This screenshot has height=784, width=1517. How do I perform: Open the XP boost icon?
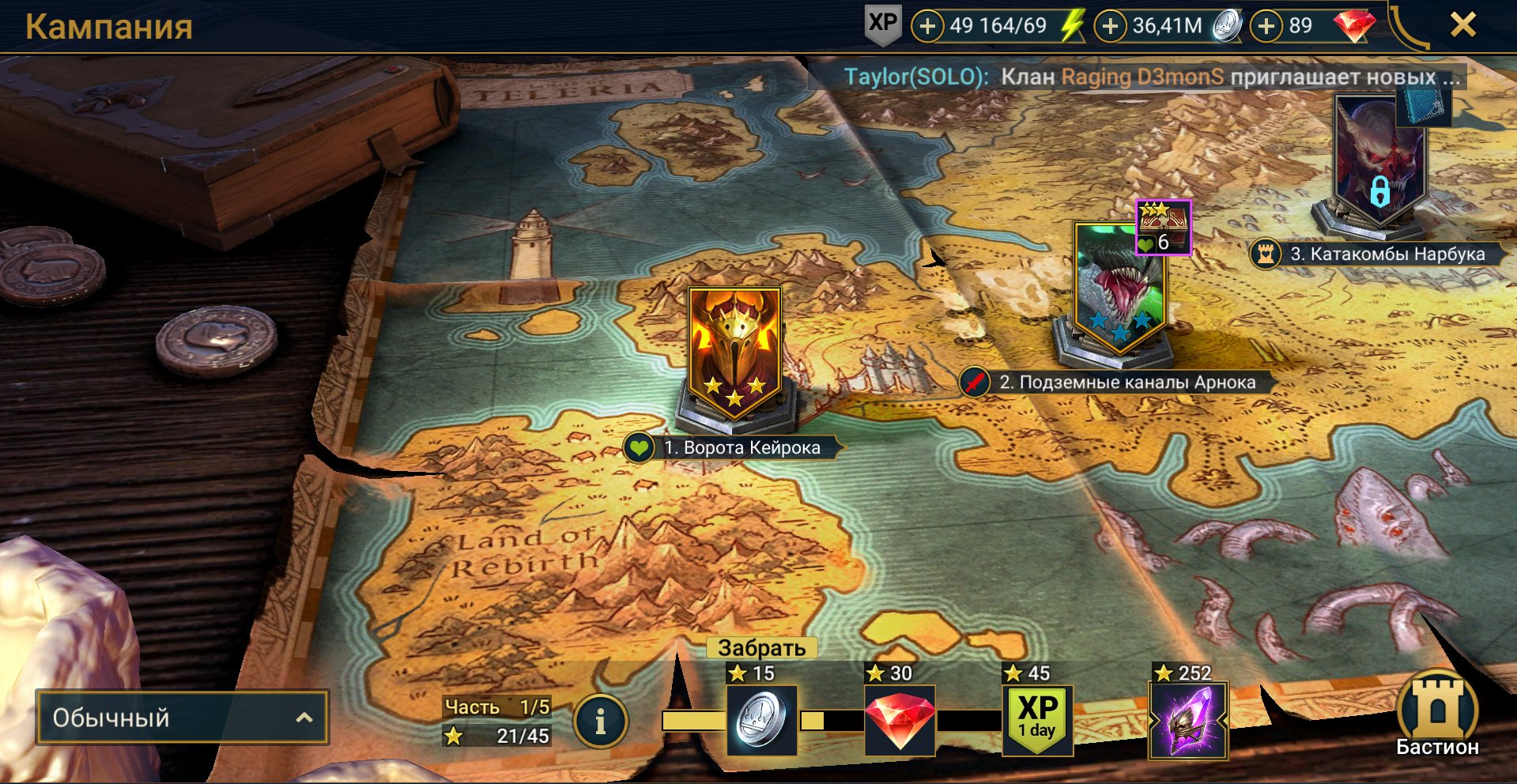tap(882, 24)
